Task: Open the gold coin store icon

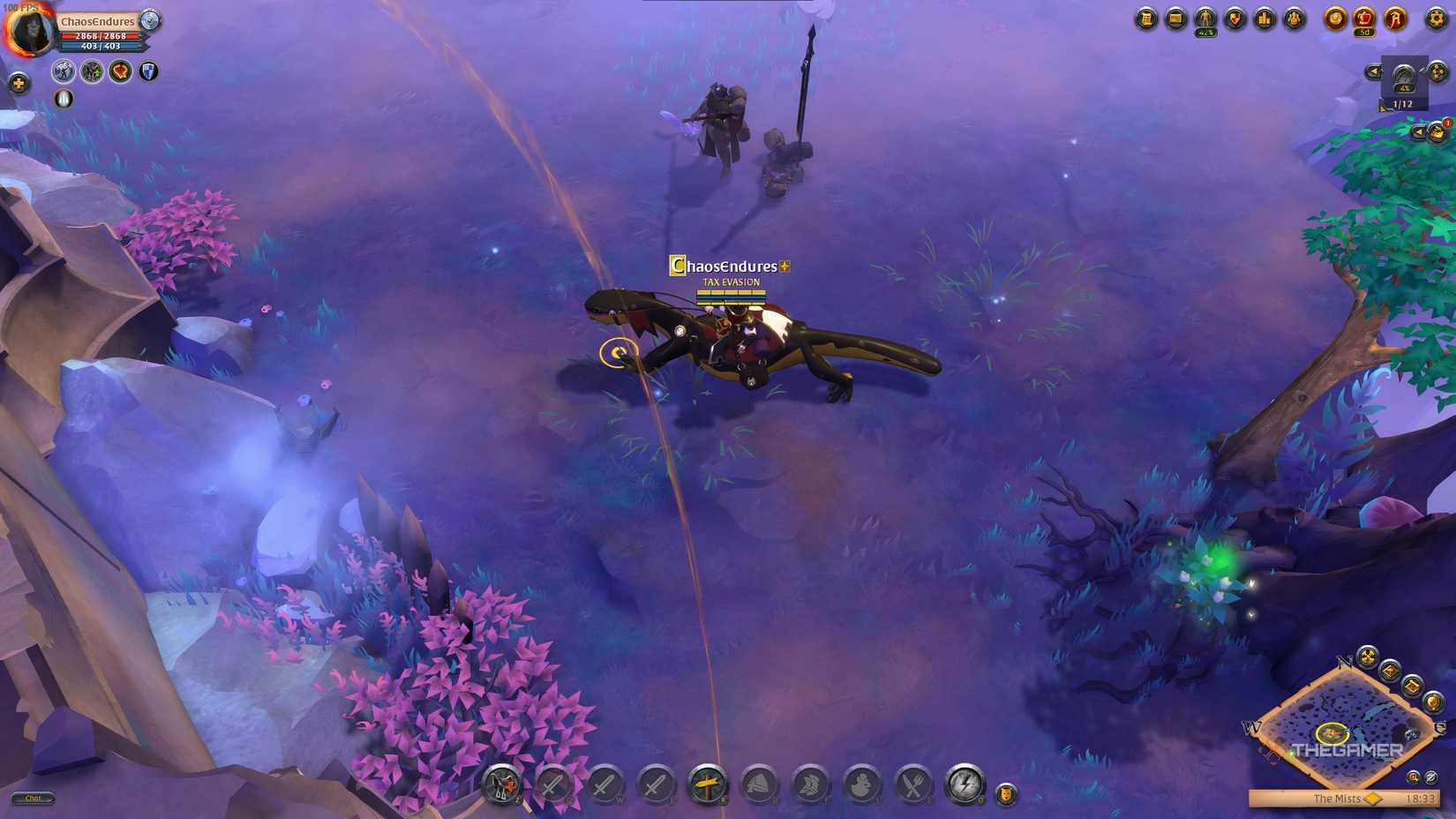Action: coord(1336,19)
